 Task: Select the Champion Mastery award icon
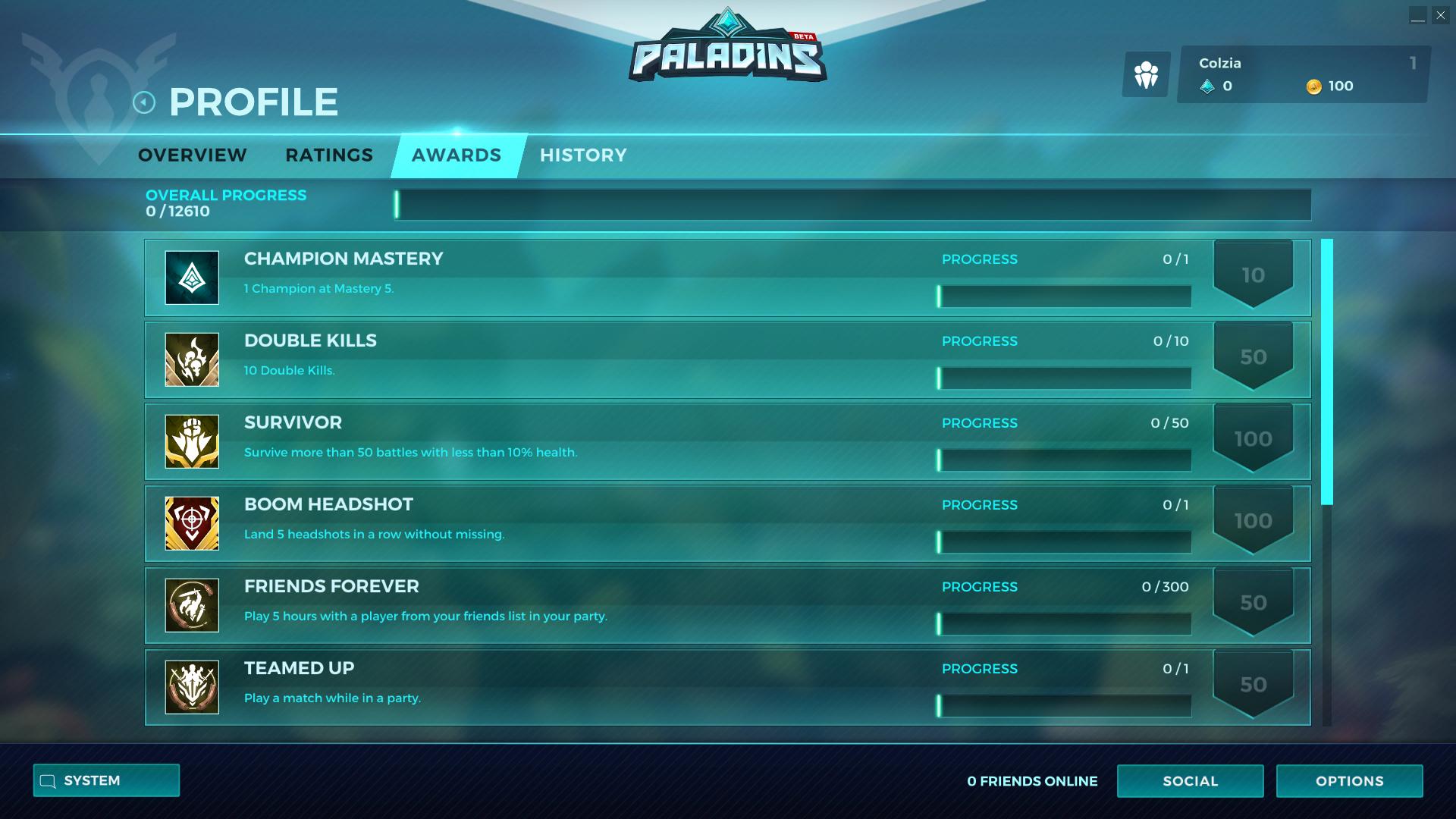190,278
